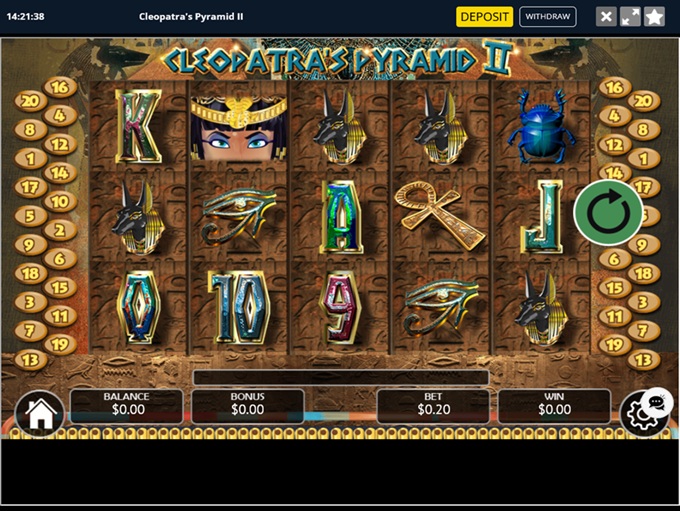Mark game as favorite with the star
The height and width of the screenshot is (511, 680).
[x=654, y=16]
